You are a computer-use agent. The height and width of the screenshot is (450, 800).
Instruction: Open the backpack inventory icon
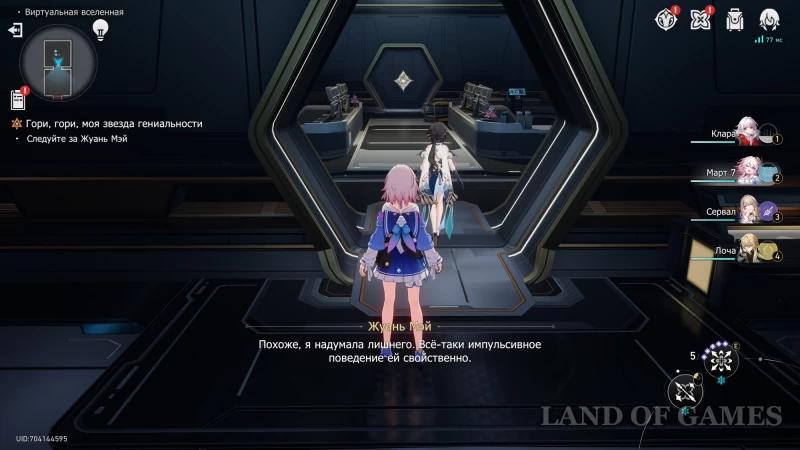(735, 18)
